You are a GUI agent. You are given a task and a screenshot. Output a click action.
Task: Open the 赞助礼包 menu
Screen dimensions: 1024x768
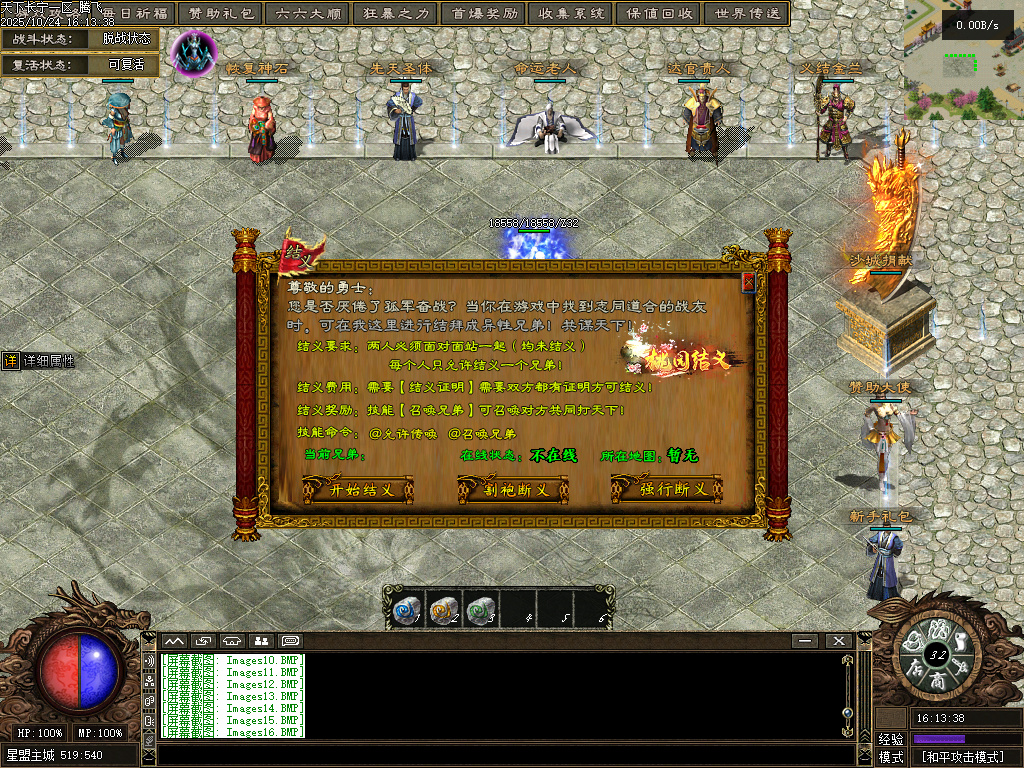(222, 14)
